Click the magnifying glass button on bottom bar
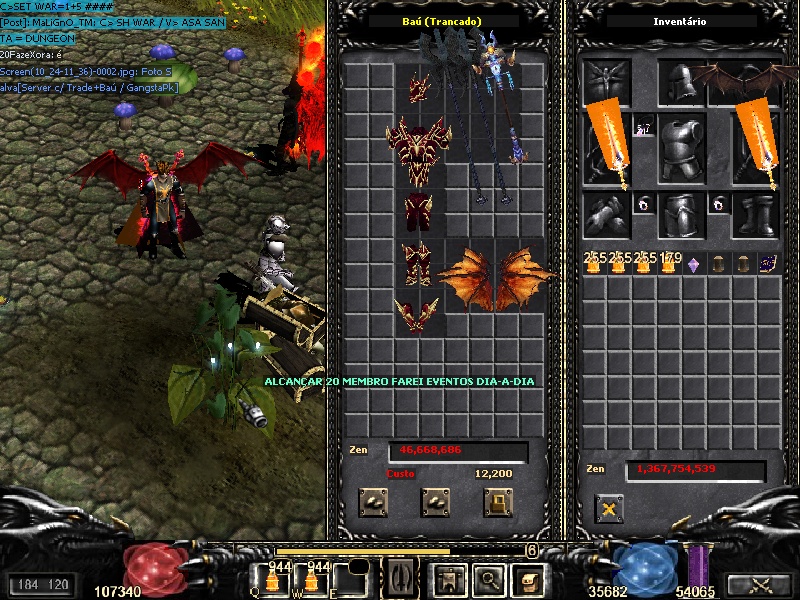 click(x=487, y=577)
